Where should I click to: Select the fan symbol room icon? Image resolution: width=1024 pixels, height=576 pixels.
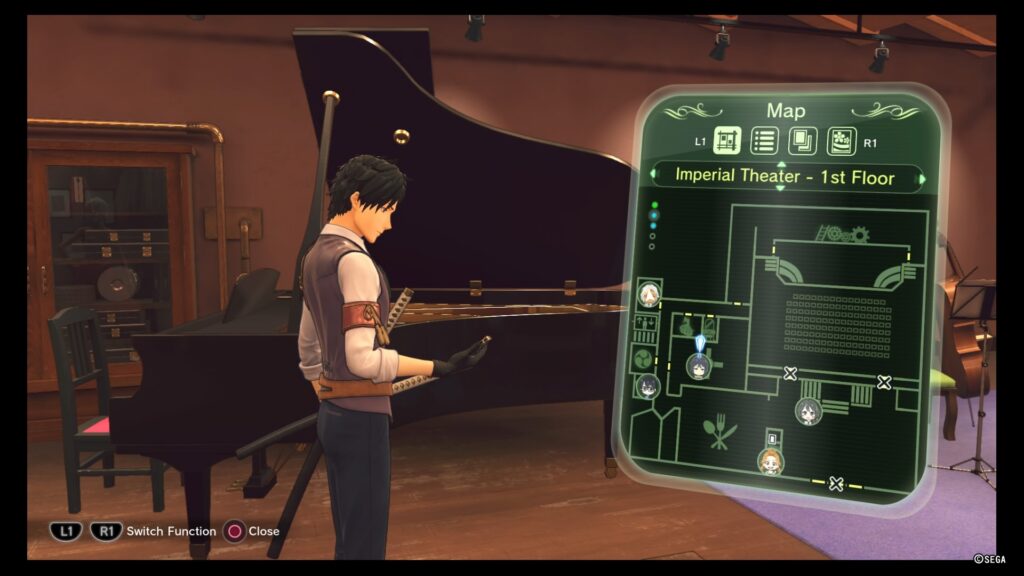pyautogui.click(x=642, y=358)
